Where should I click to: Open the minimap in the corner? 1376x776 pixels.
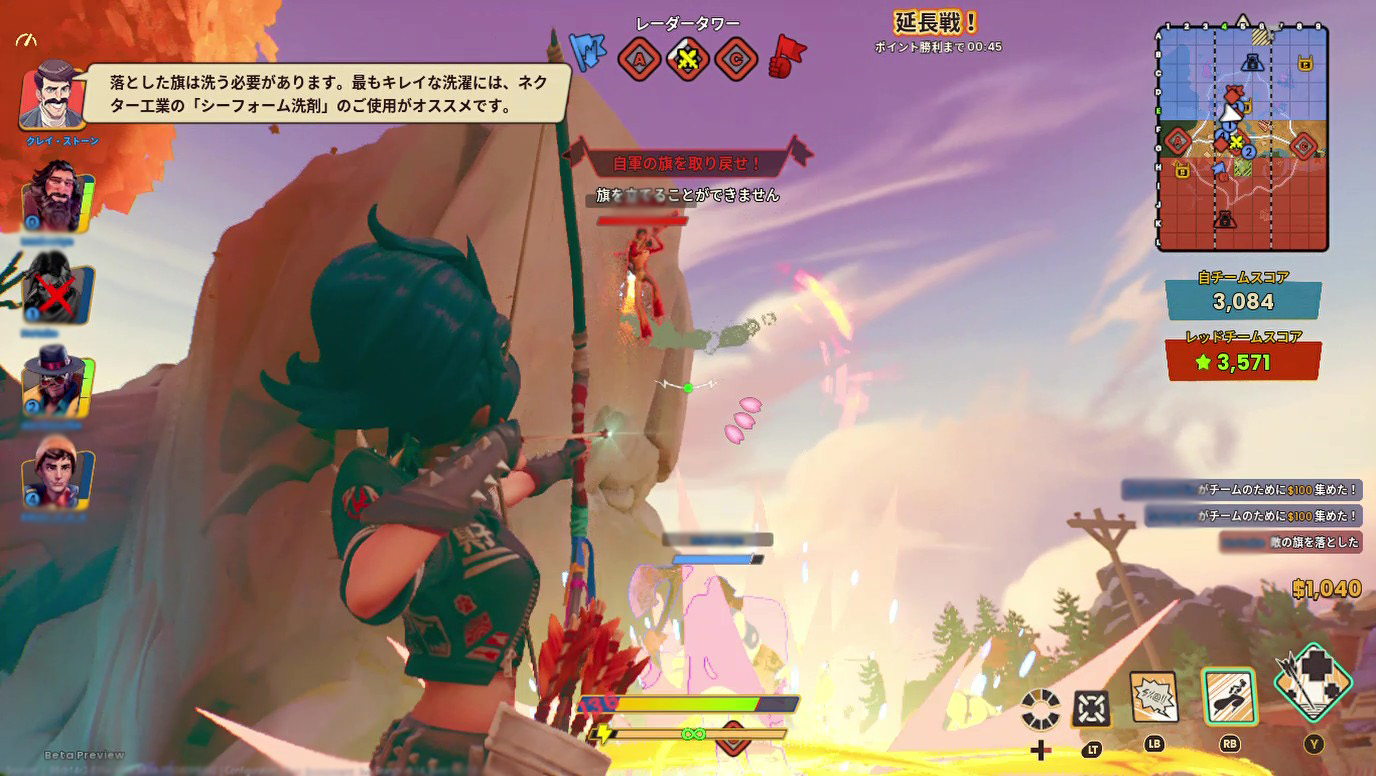coord(1242,137)
